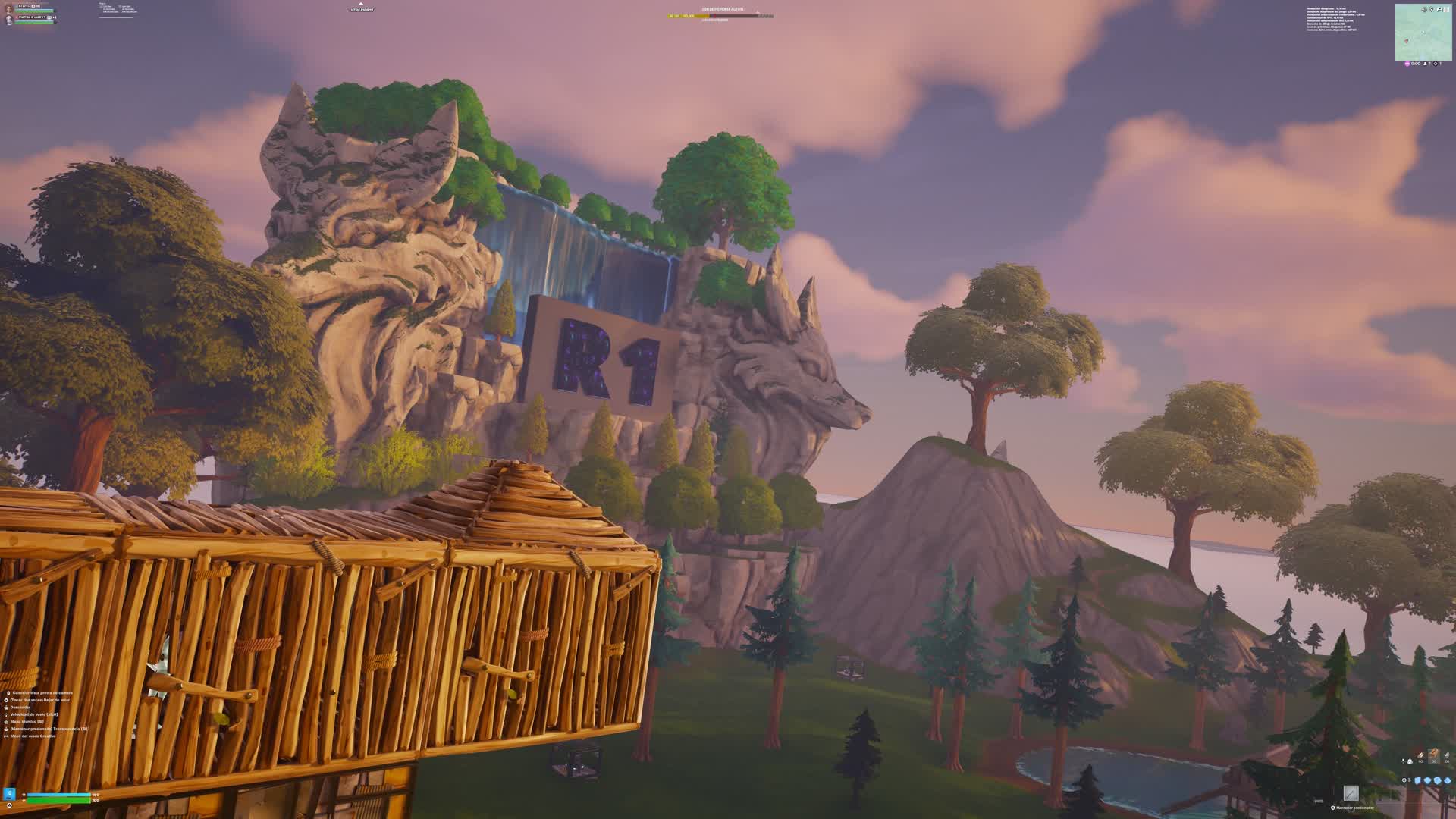Click the eliminations icon below the minimap
The image size is (1456, 819).
coord(1436,64)
